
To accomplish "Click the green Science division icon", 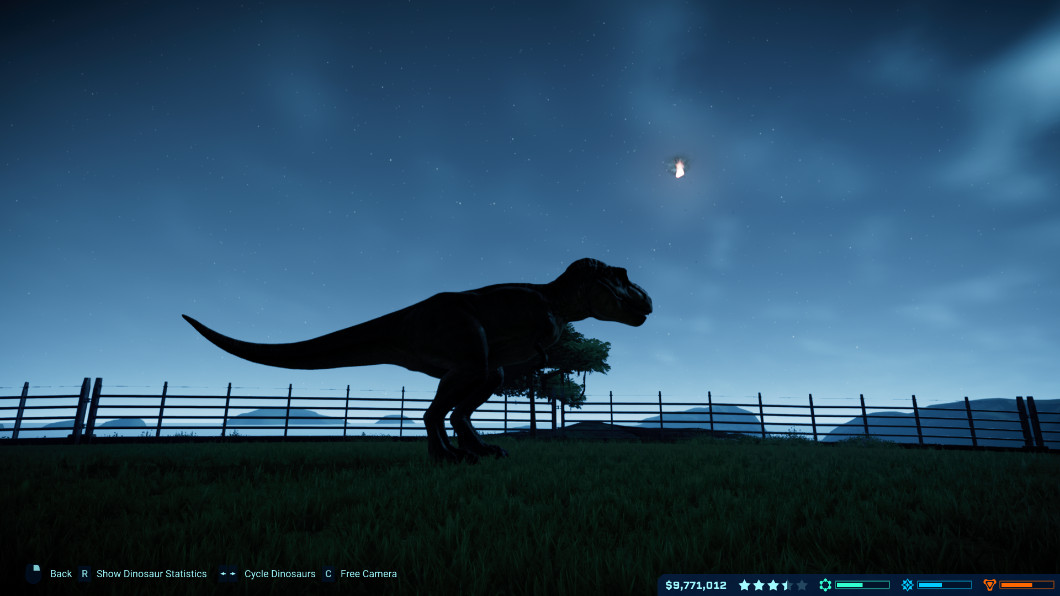I will (x=825, y=585).
